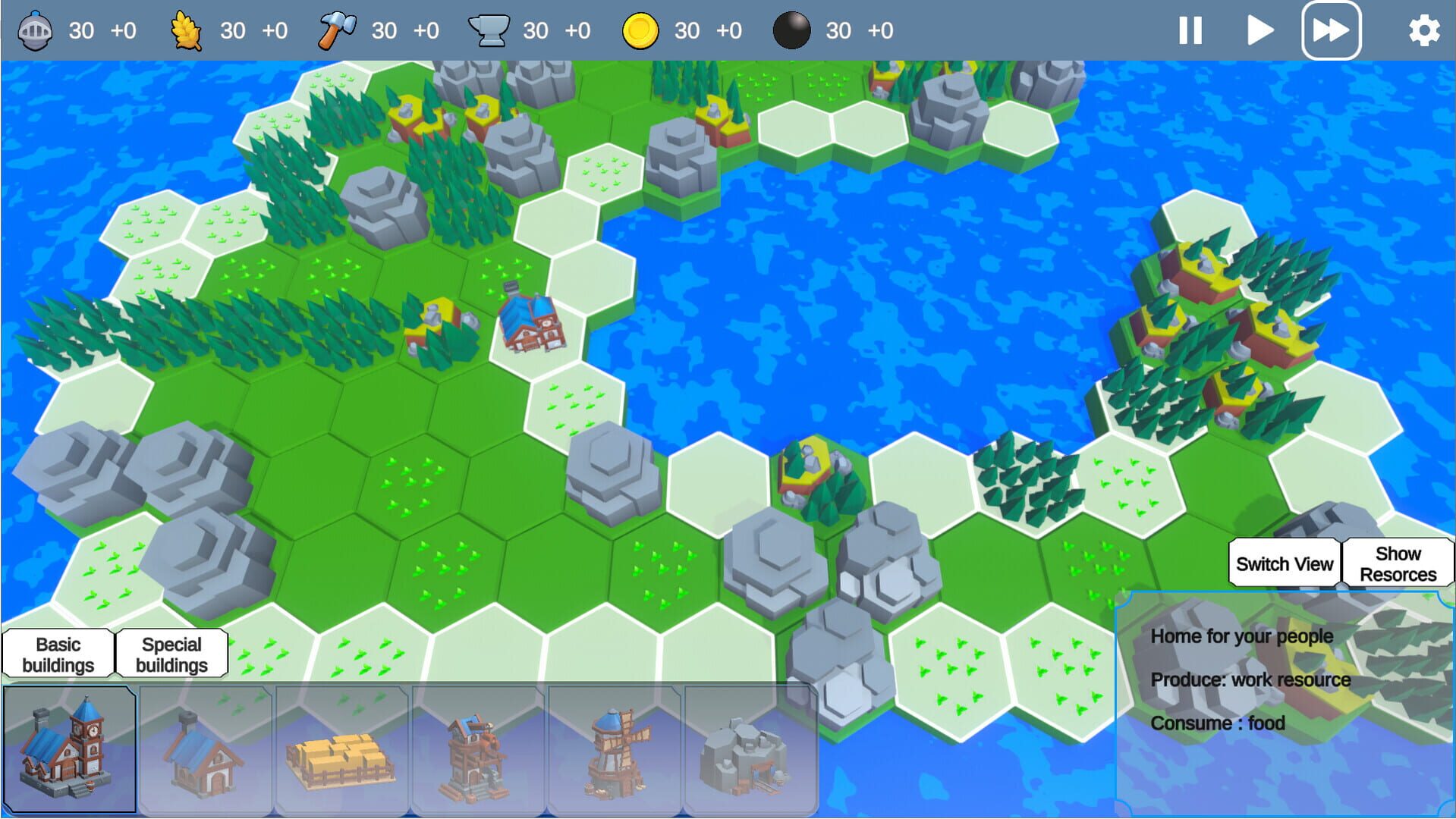Viewport: 1456px width, 819px height.
Task: Click the anvil iron resource icon
Action: click(489, 30)
